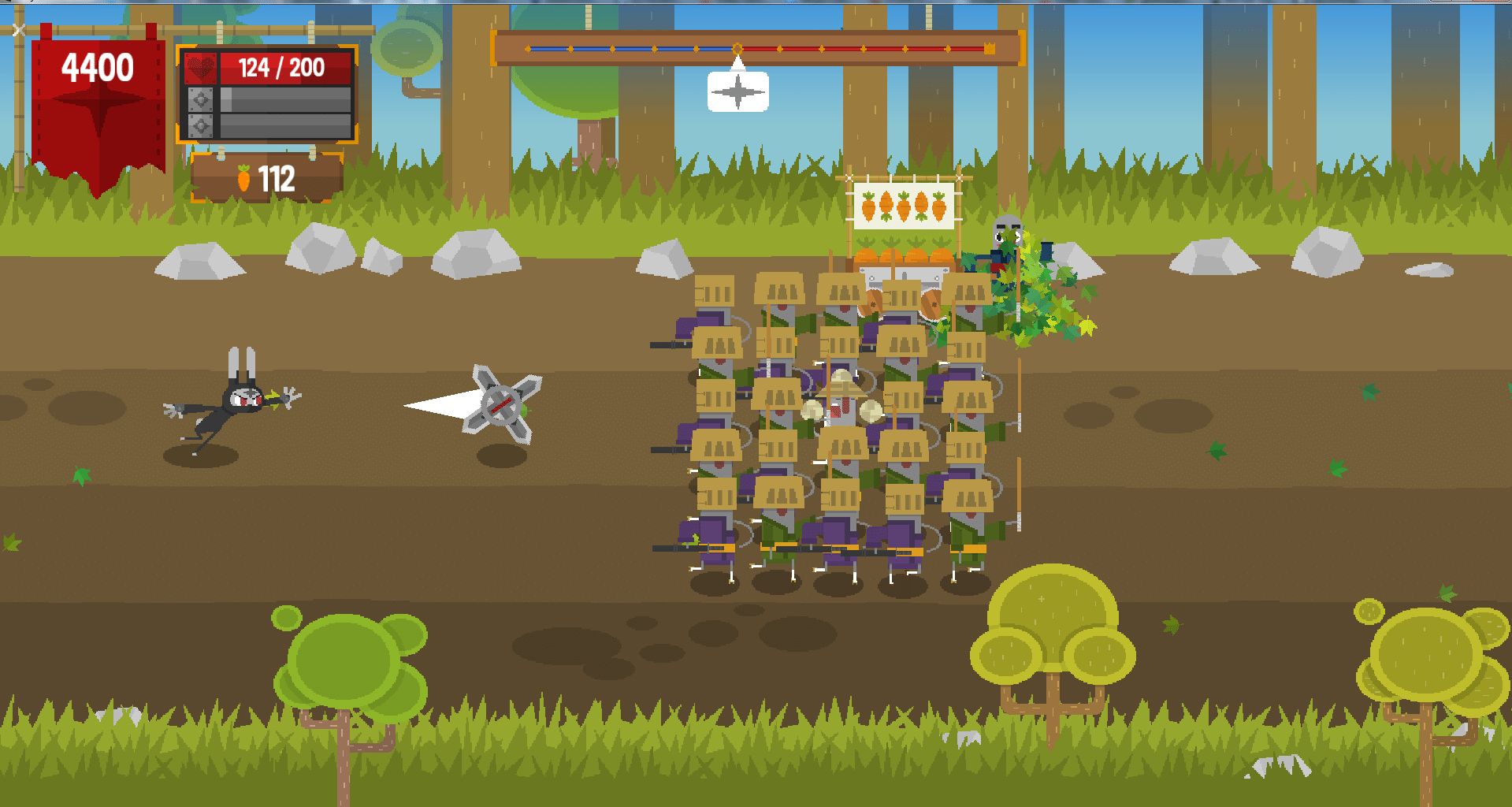Image resolution: width=1512 pixels, height=807 pixels.
Task: Click the ring marker on the level progress track
Action: (x=737, y=49)
